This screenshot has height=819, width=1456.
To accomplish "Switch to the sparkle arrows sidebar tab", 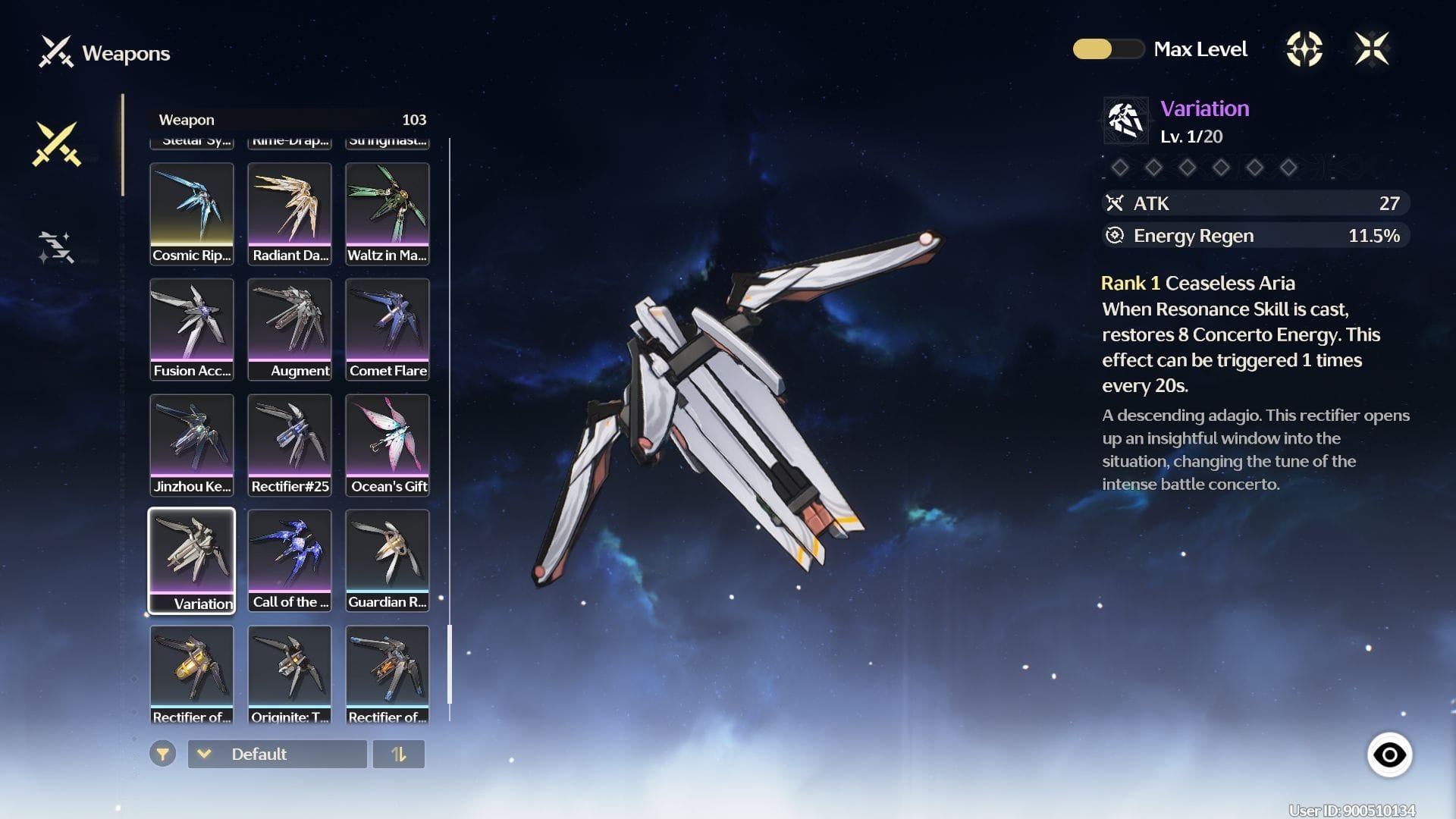I will coord(56,247).
